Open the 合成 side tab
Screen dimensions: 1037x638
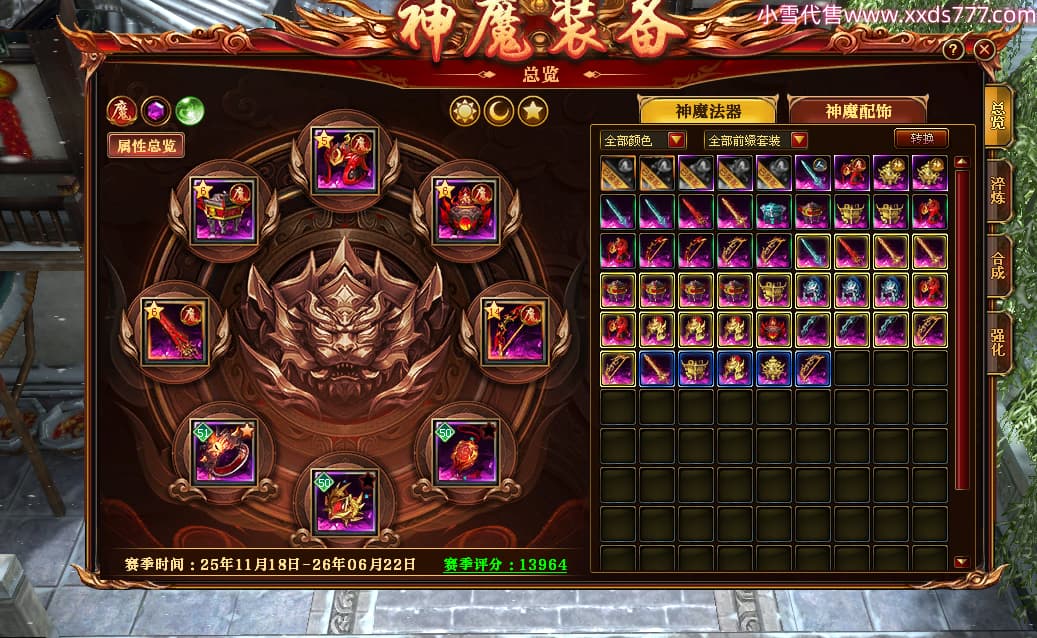pyautogui.click(x=998, y=265)
